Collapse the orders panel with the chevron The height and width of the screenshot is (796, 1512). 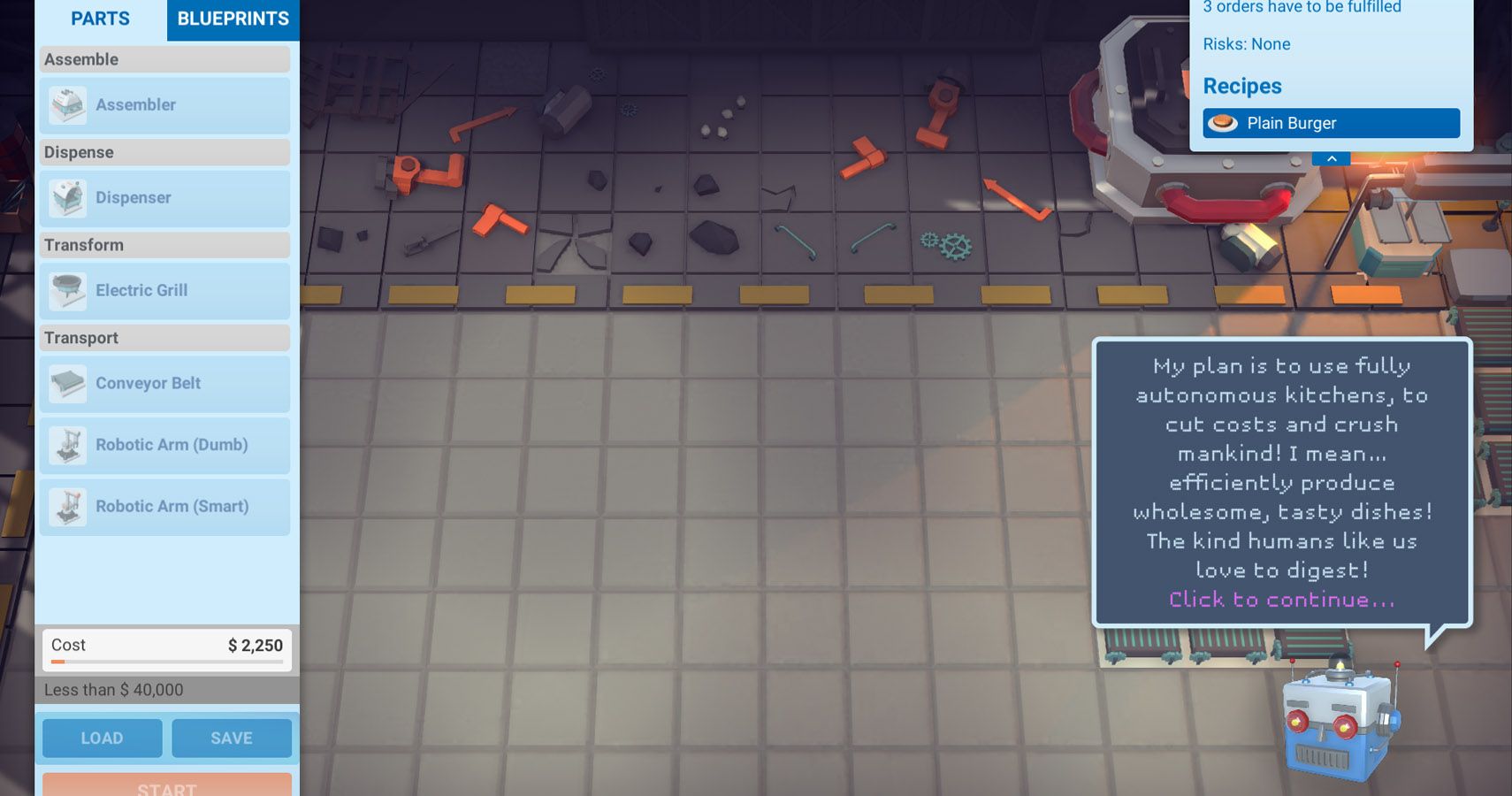(x=1332, y=157)
